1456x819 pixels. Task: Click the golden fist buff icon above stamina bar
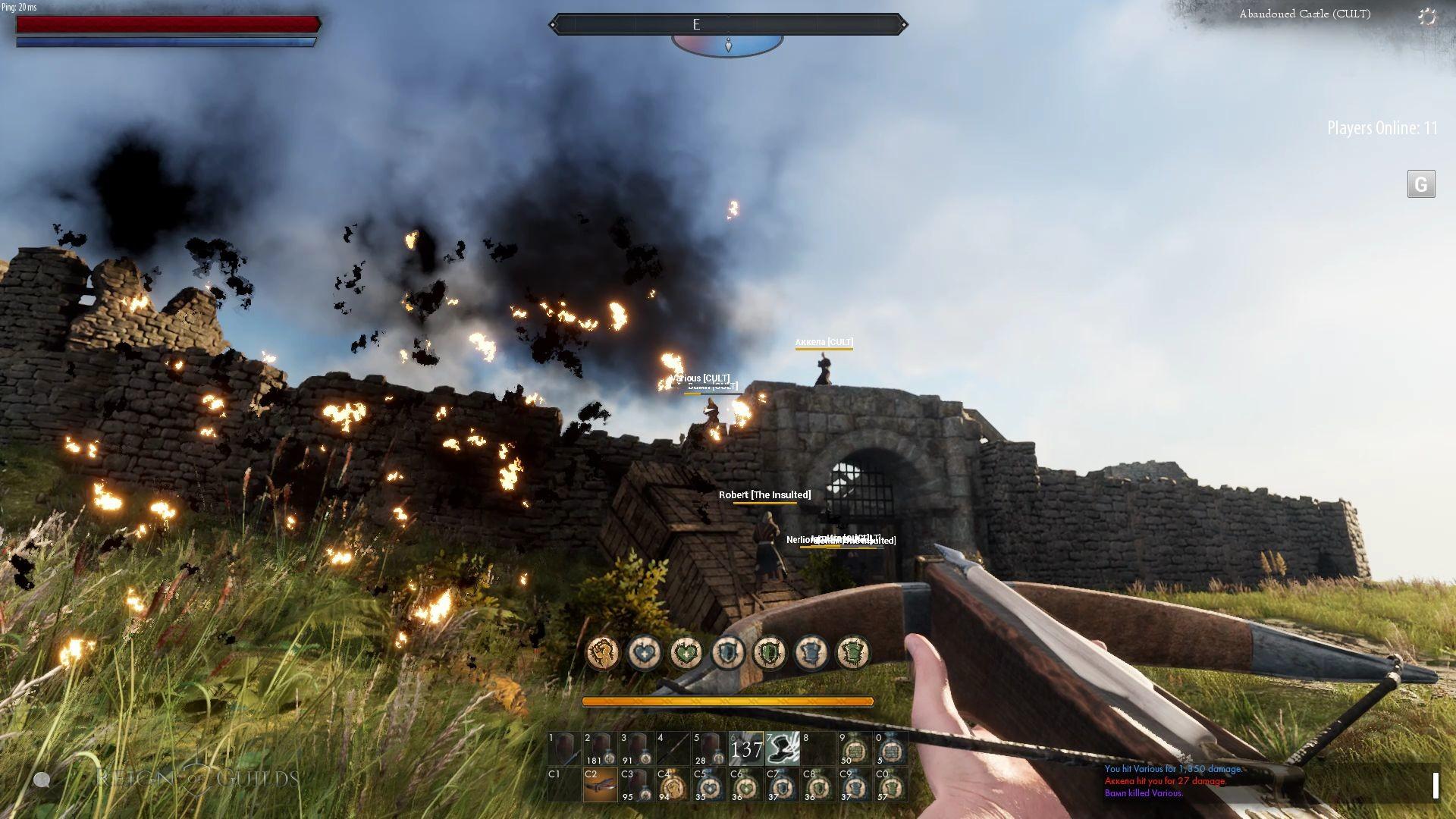coord(603,652)
